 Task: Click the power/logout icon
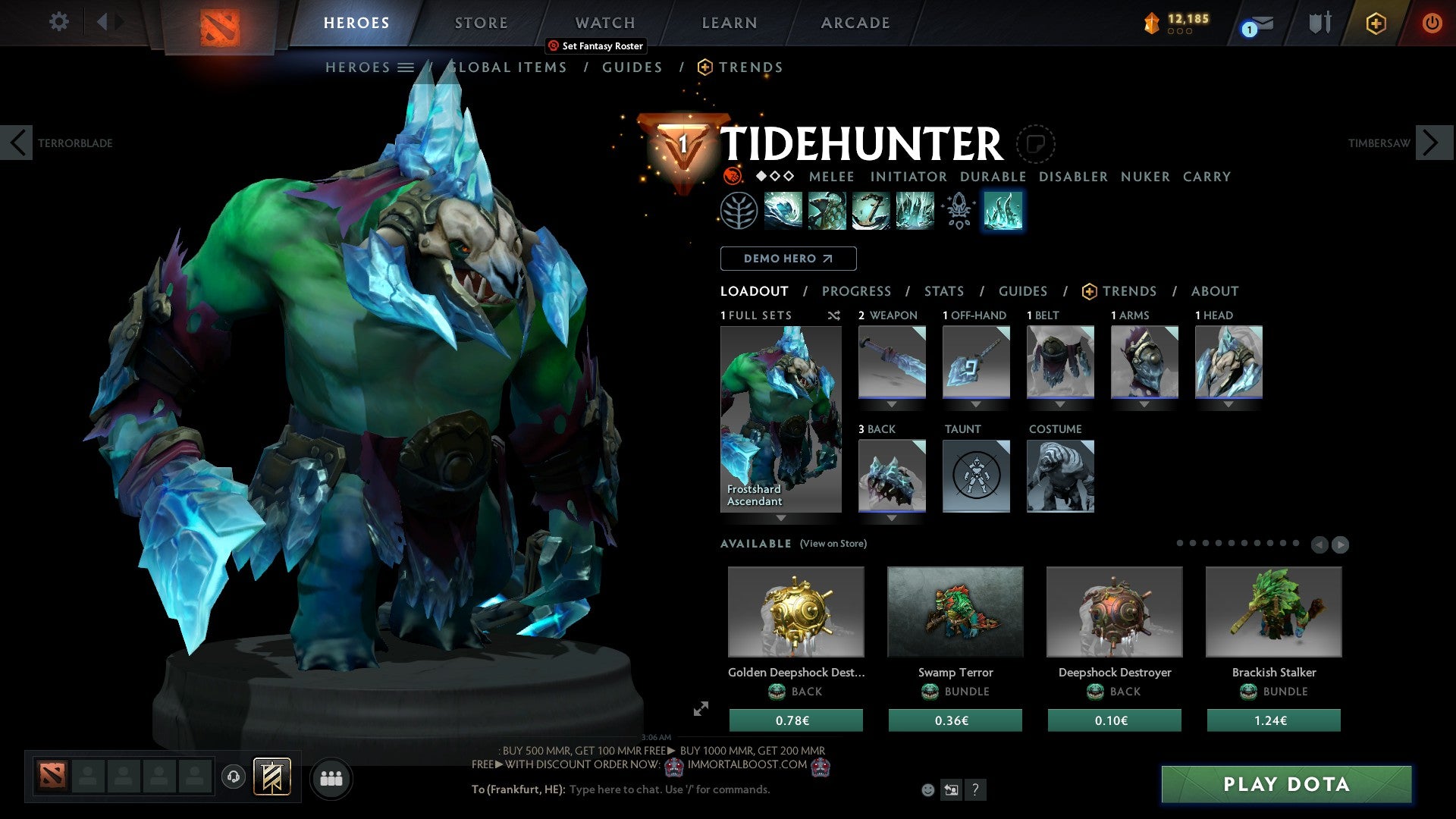(x=1432, y=23)
